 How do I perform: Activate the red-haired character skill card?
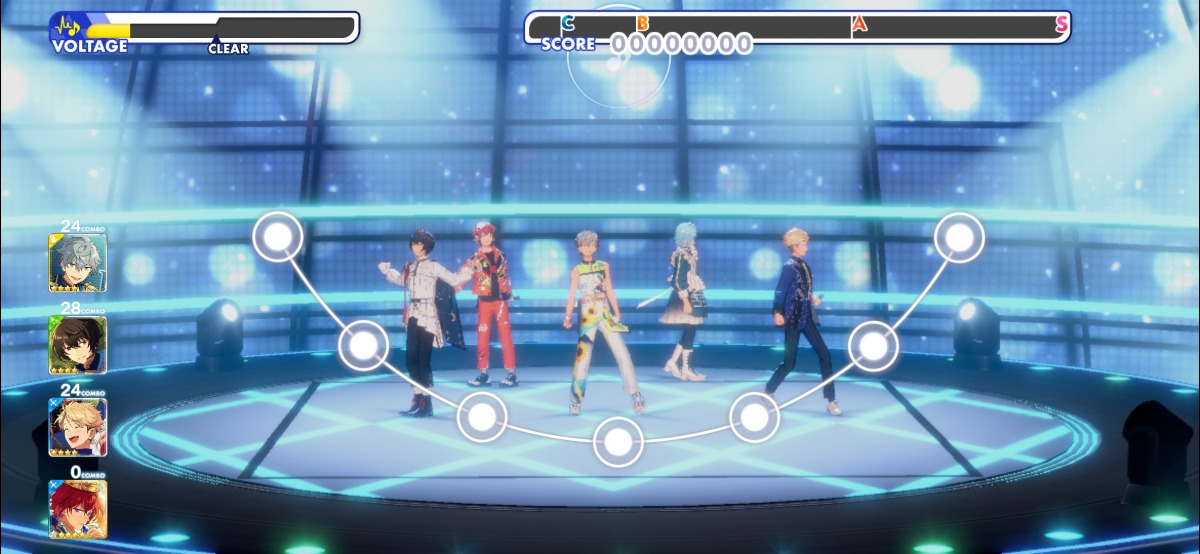click(78, 509)
